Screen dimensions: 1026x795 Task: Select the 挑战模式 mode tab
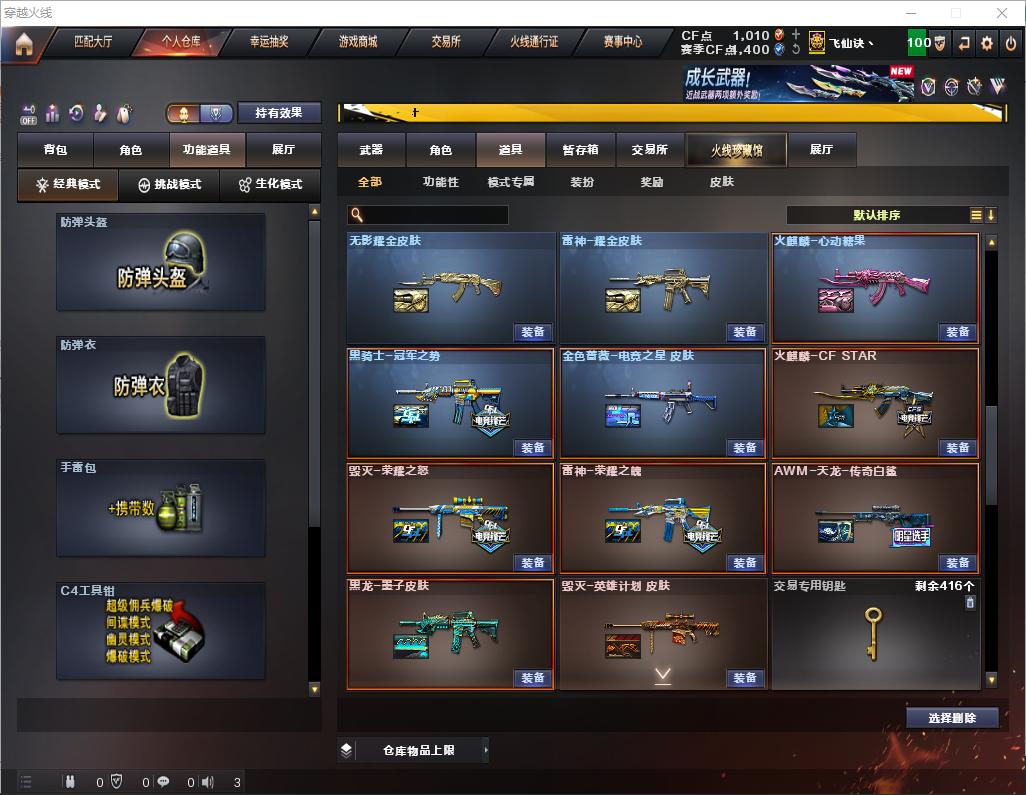pos(169,185)
